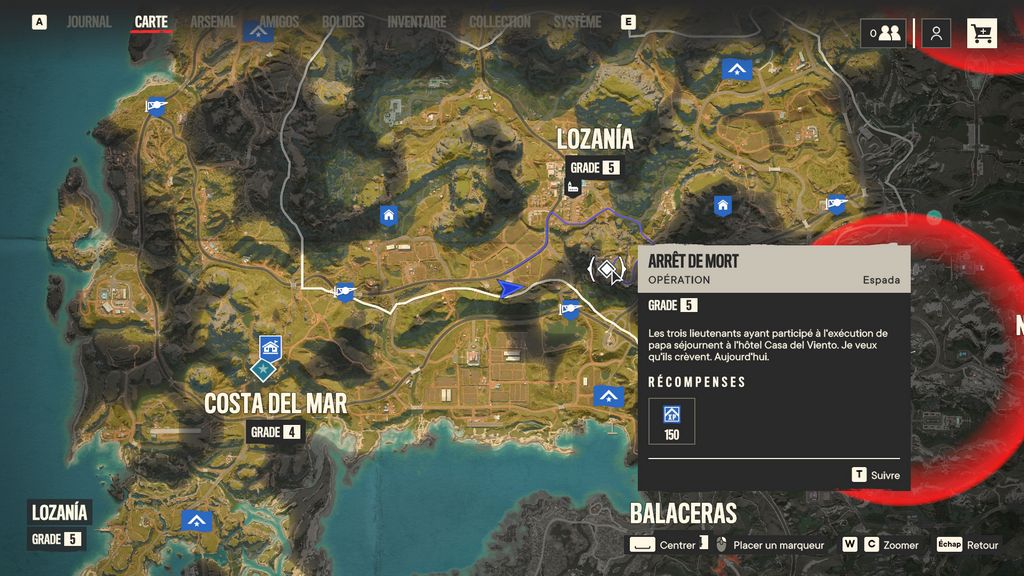The height and width of the screenshot is (576, 1024).
Task: Track the Arrêt de Mort operation with Suivre
Action: tap(875, 475)
